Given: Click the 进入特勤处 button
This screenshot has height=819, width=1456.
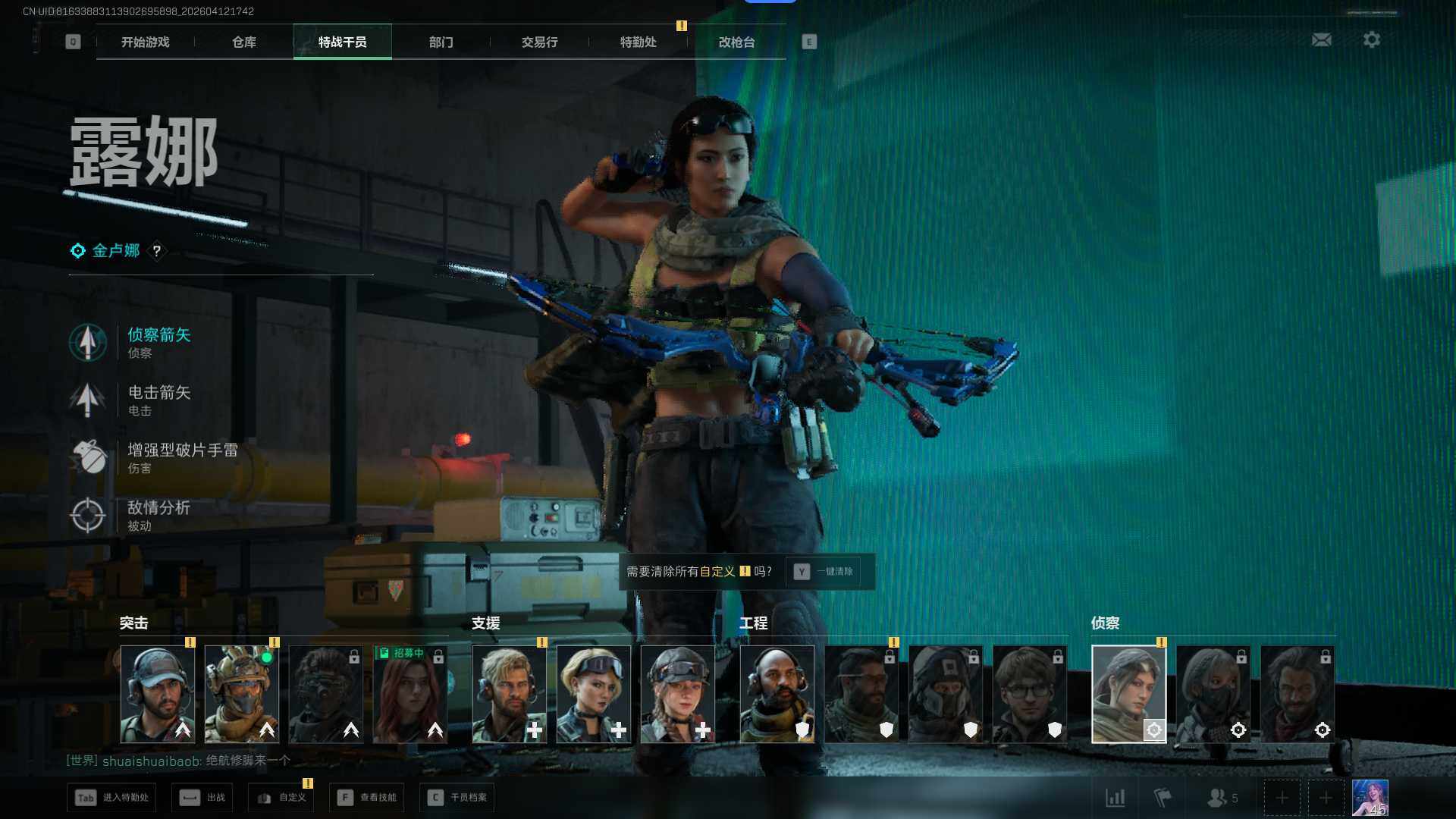Looking at the screenshot, I should [x=111, y=797].
